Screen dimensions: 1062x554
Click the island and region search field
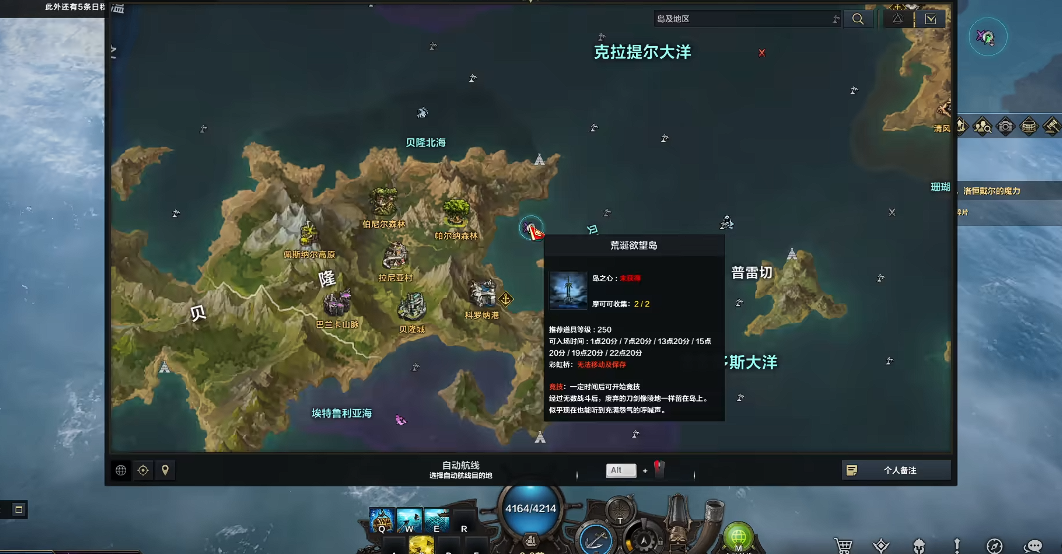tap(746, 18)
